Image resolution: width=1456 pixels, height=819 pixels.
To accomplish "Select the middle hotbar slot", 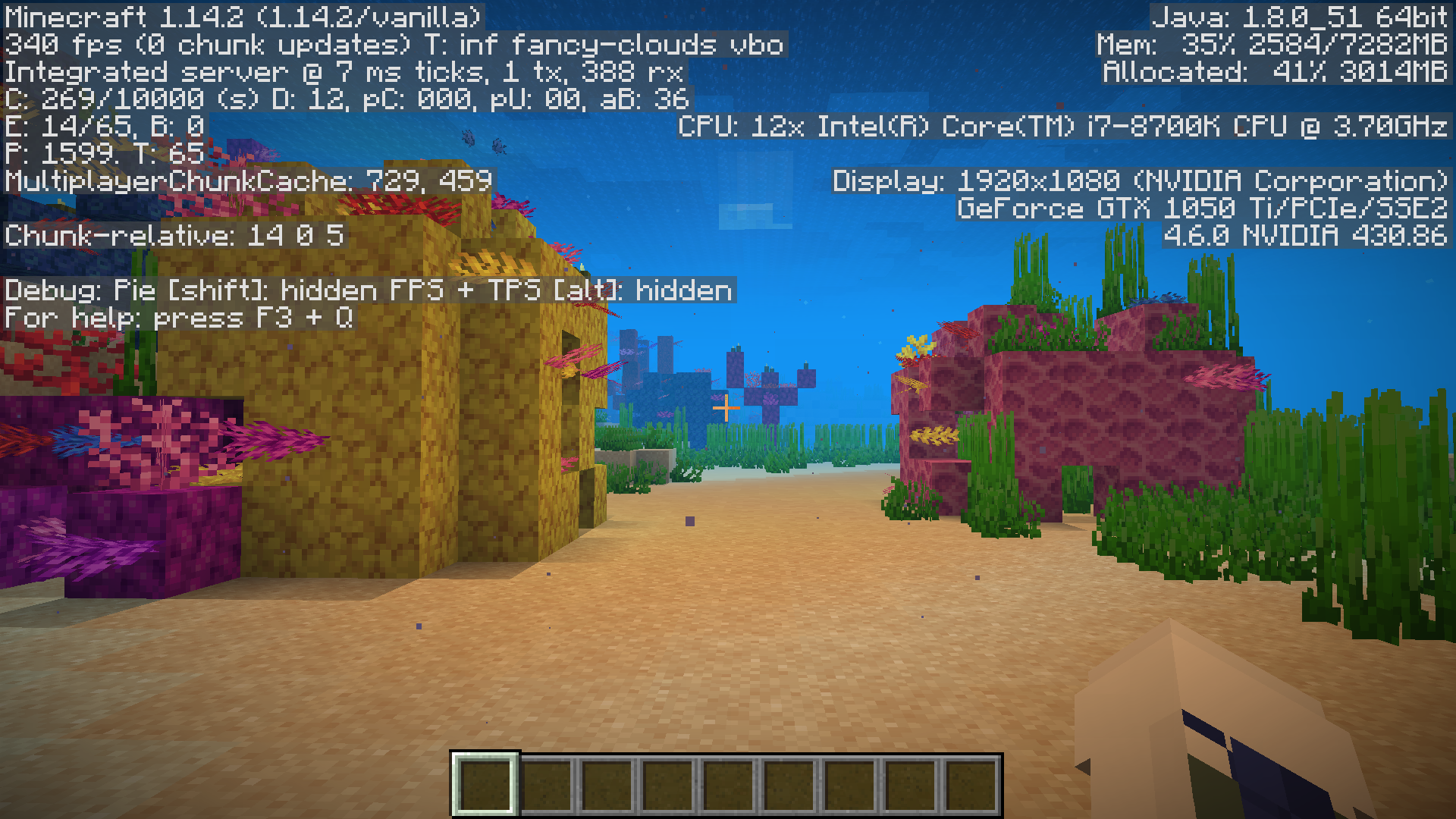I will point(728,785).
